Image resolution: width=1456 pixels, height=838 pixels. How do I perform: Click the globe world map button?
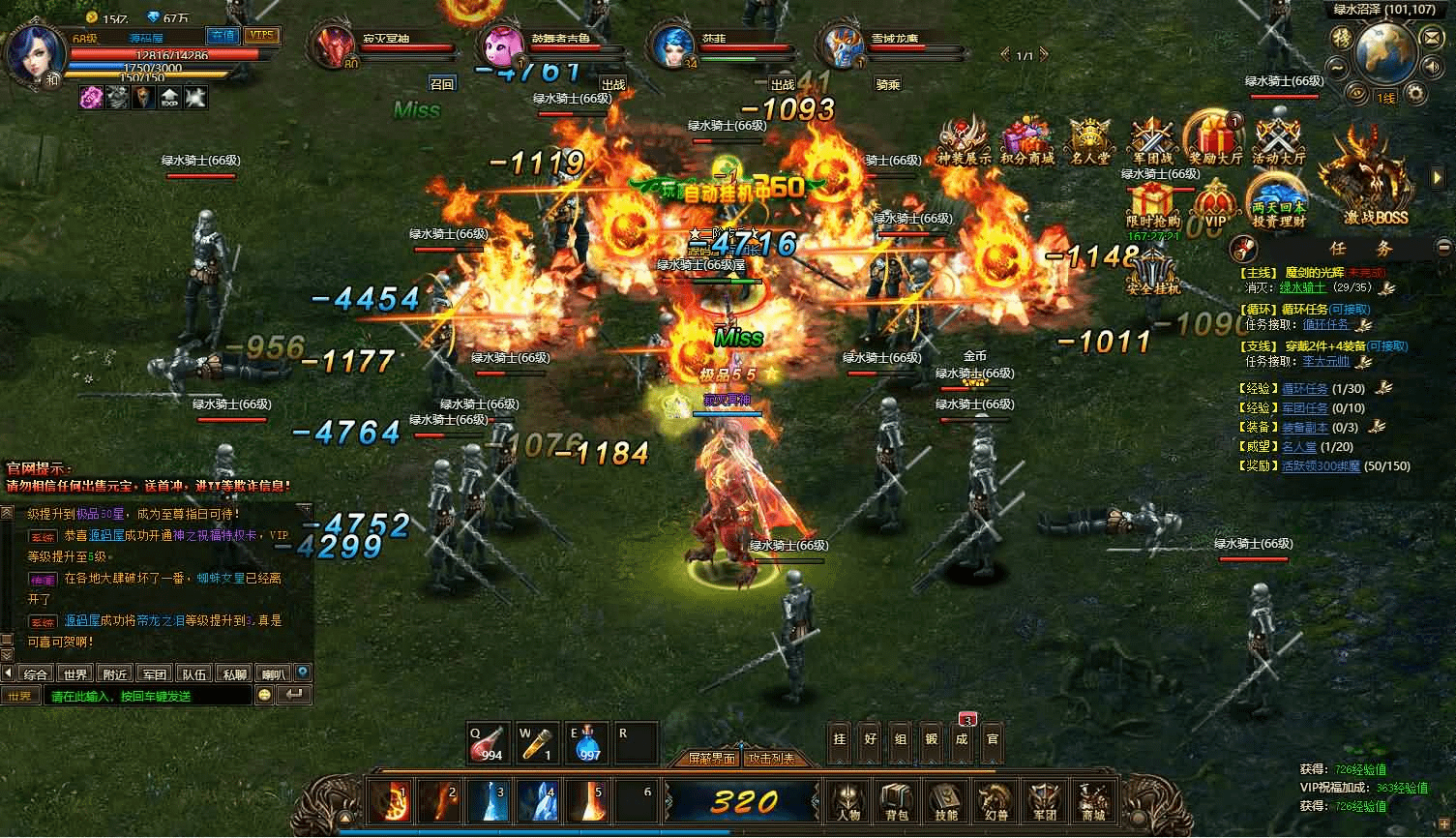tap(1384, 54)
